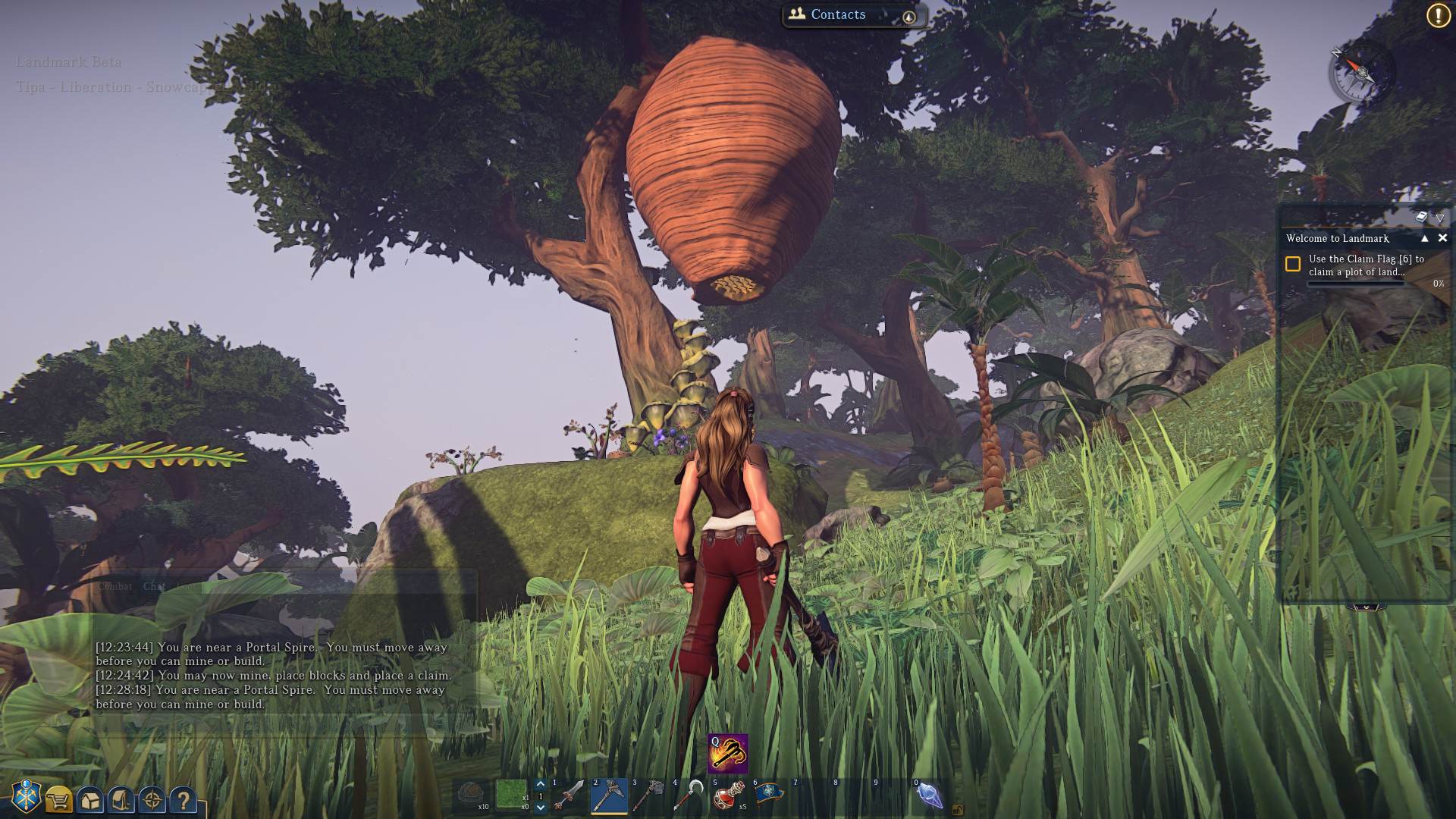Open the backpack inventory
The image size is (1456, 819).
[x=121, y=799]
